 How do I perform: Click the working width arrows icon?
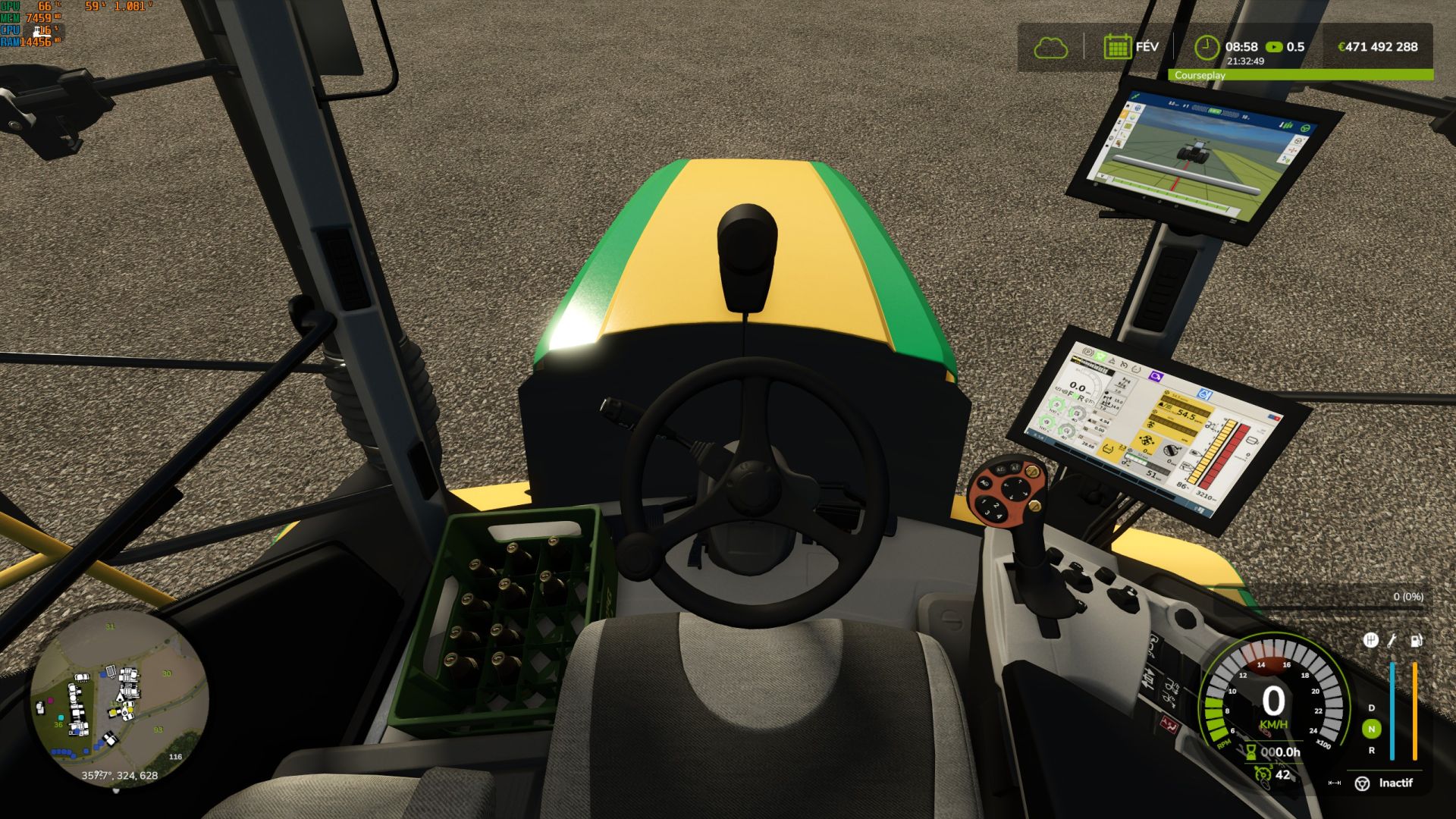pyautogui.click(x=1335, y=783)
